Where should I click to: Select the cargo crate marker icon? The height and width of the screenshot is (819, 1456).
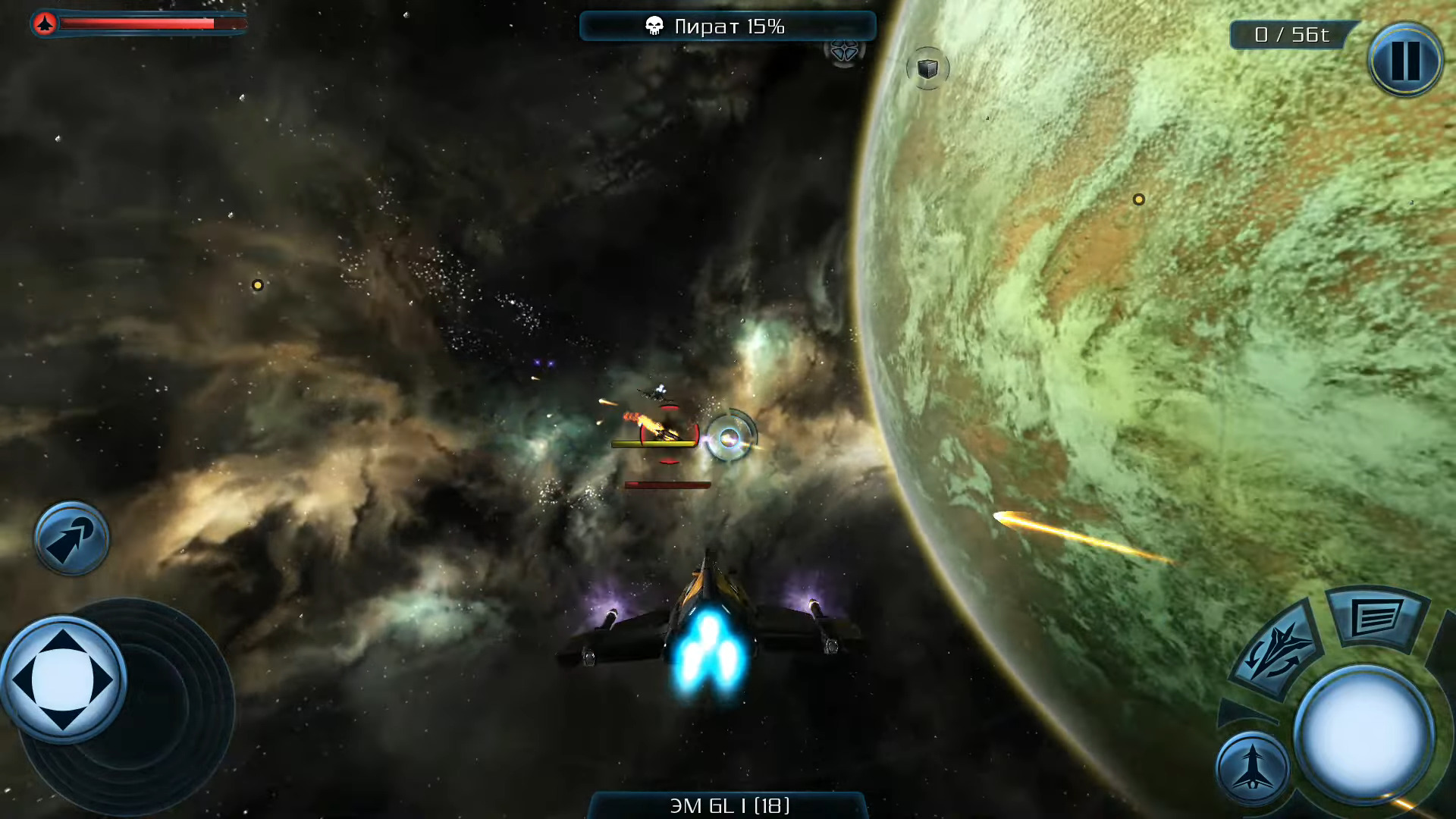point(927,69)
